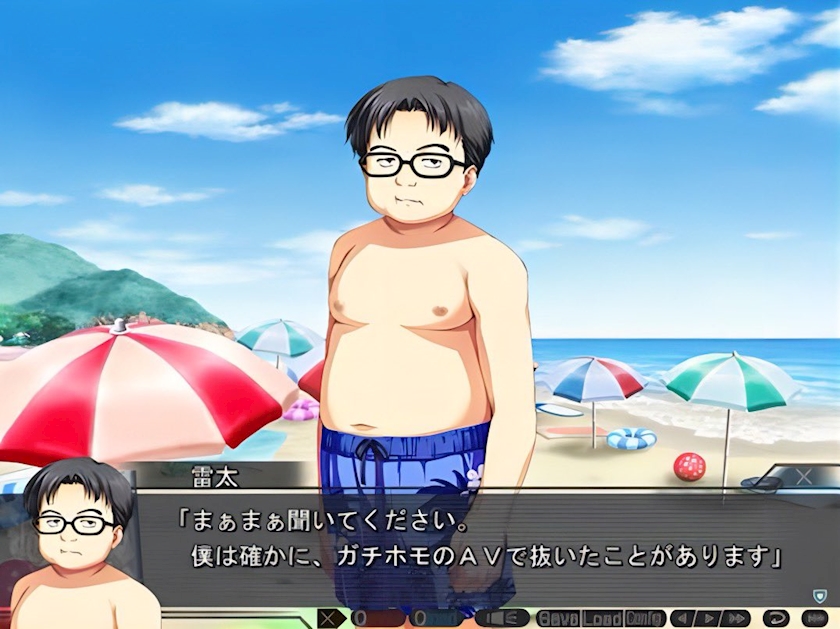
Task: Open the Load menu
Action: [x=603, y=618]
